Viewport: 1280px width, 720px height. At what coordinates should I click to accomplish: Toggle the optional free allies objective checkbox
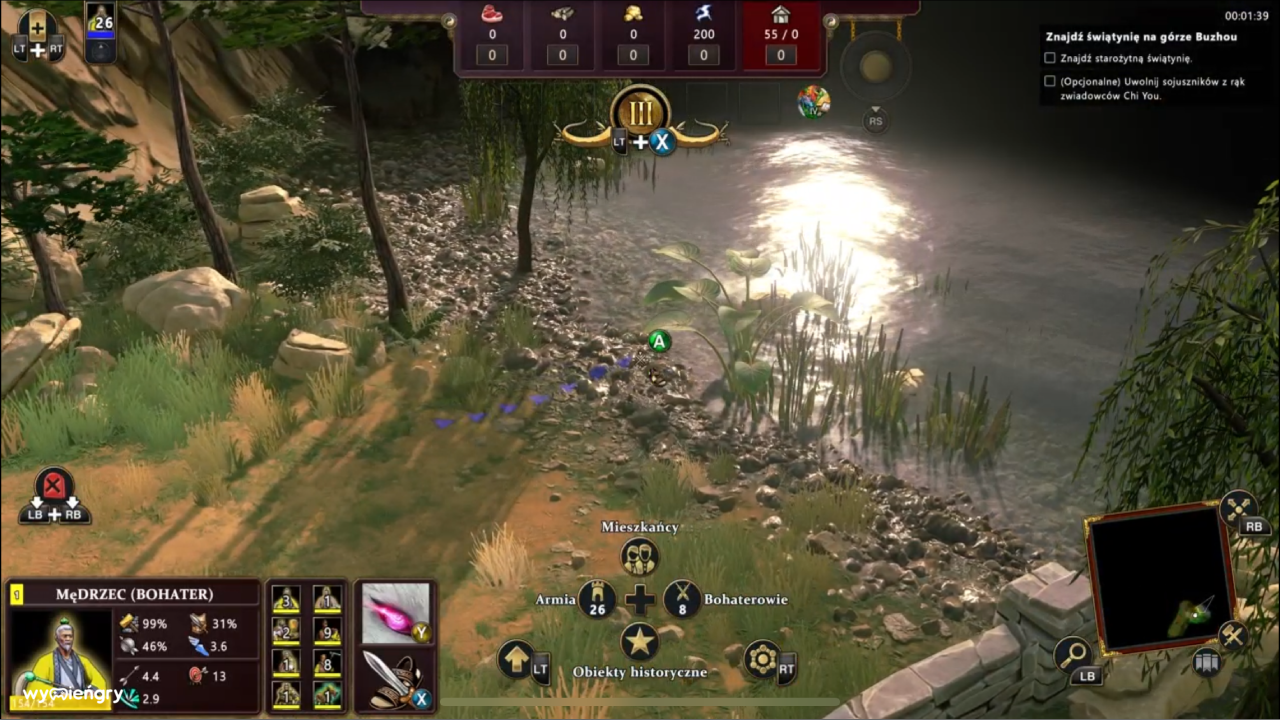[x=1050, y=82]
